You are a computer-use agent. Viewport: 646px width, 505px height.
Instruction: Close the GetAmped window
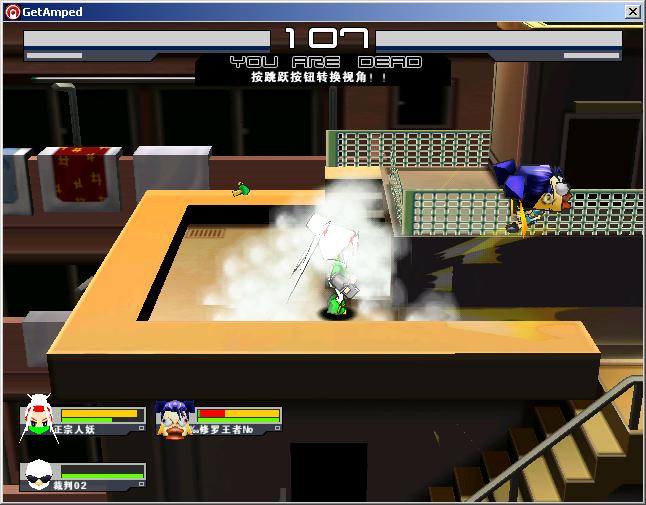632,12
